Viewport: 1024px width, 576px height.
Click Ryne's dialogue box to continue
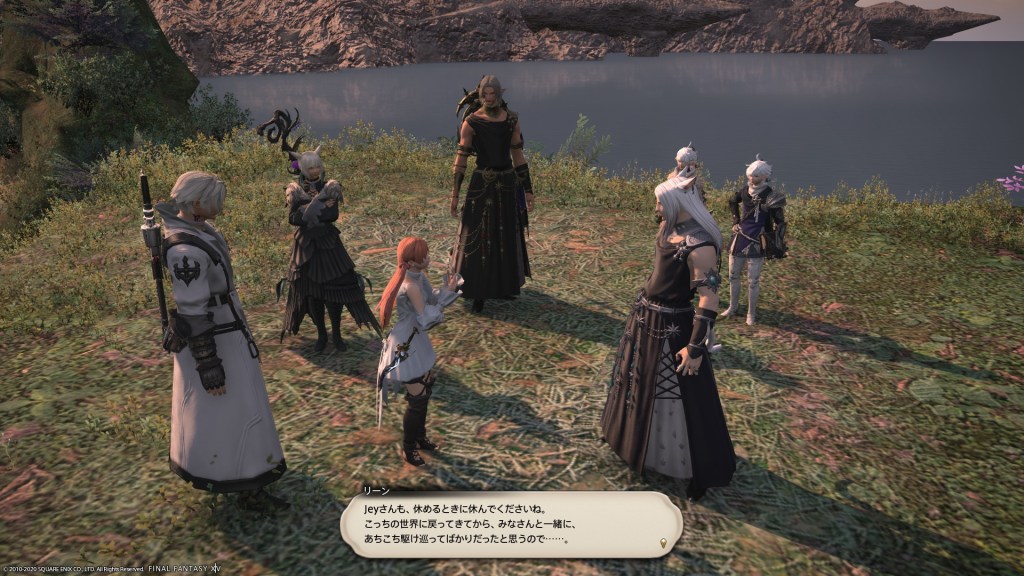click(x=510, y=525)
